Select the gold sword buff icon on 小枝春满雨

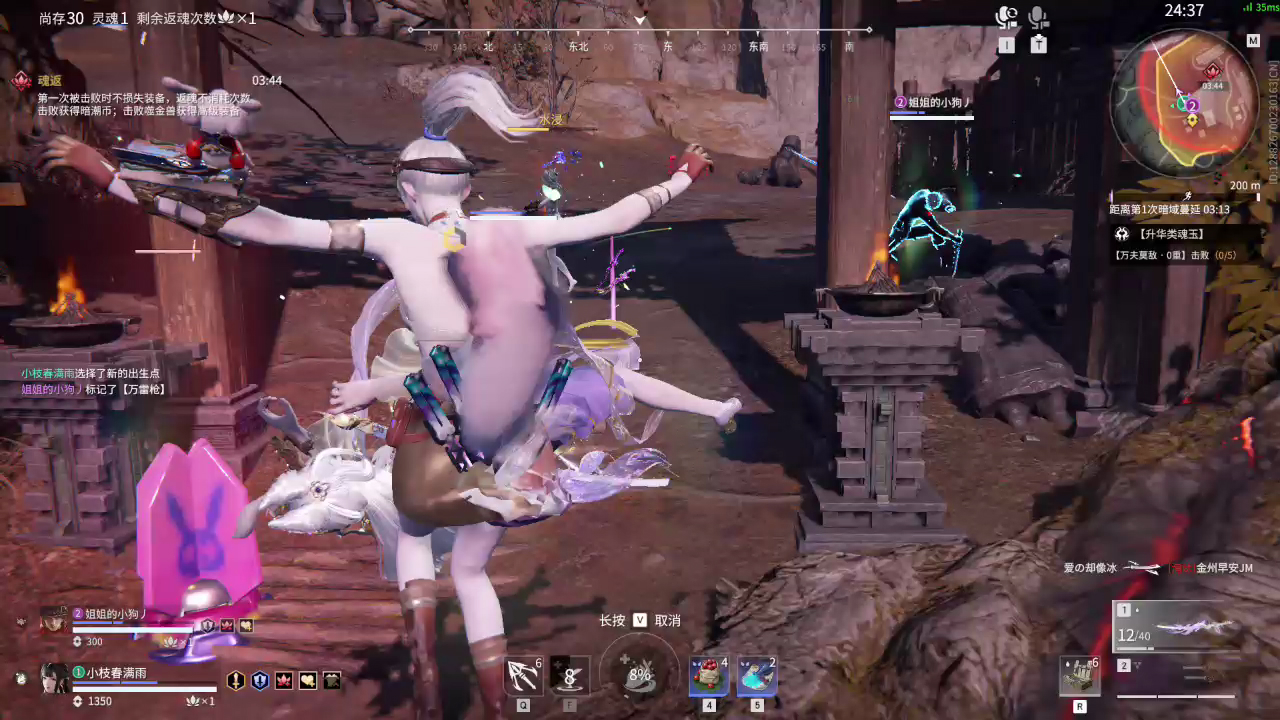[x=234, y=680]
